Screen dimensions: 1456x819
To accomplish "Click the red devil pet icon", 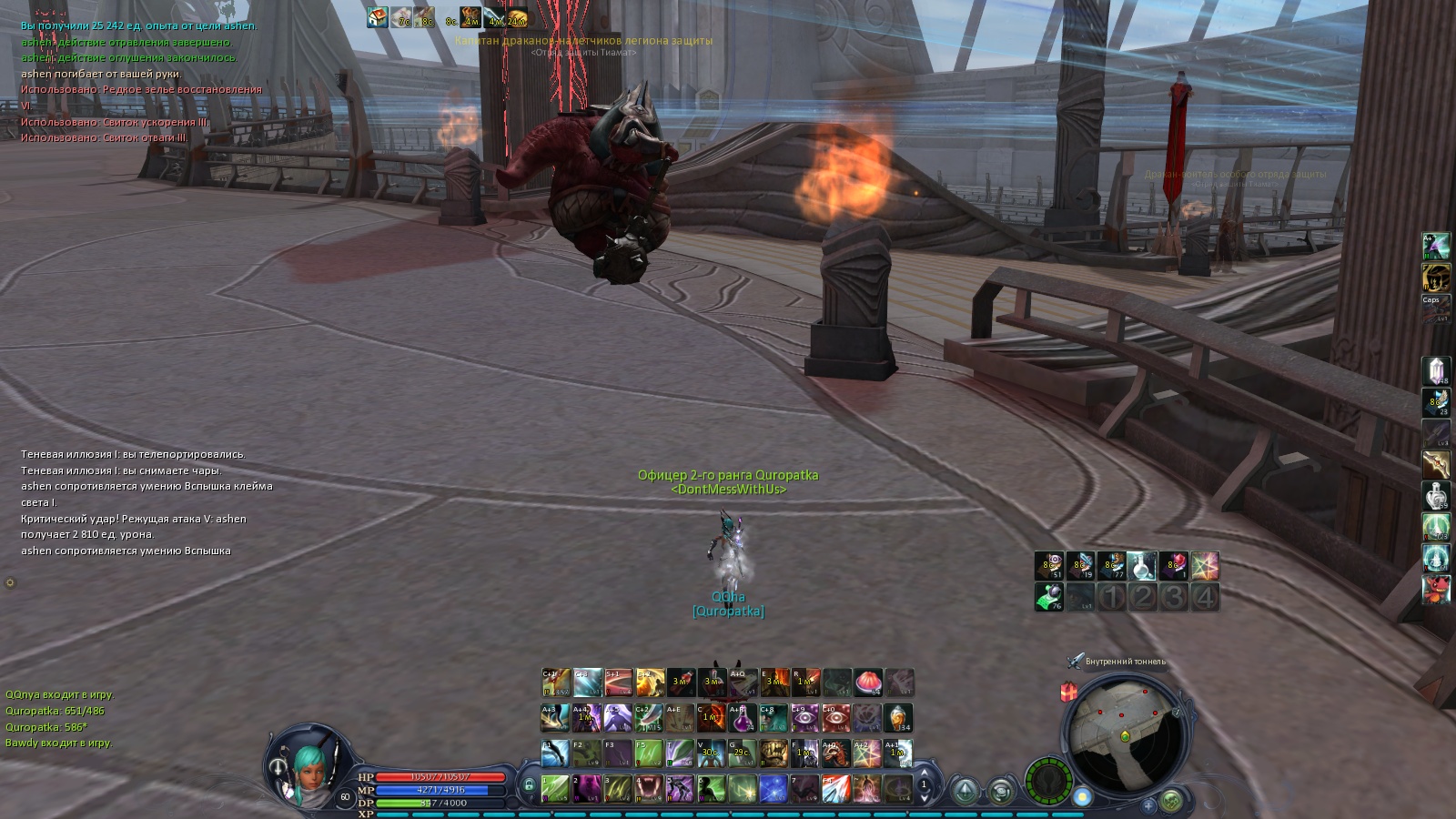I will click(1436, 589).
